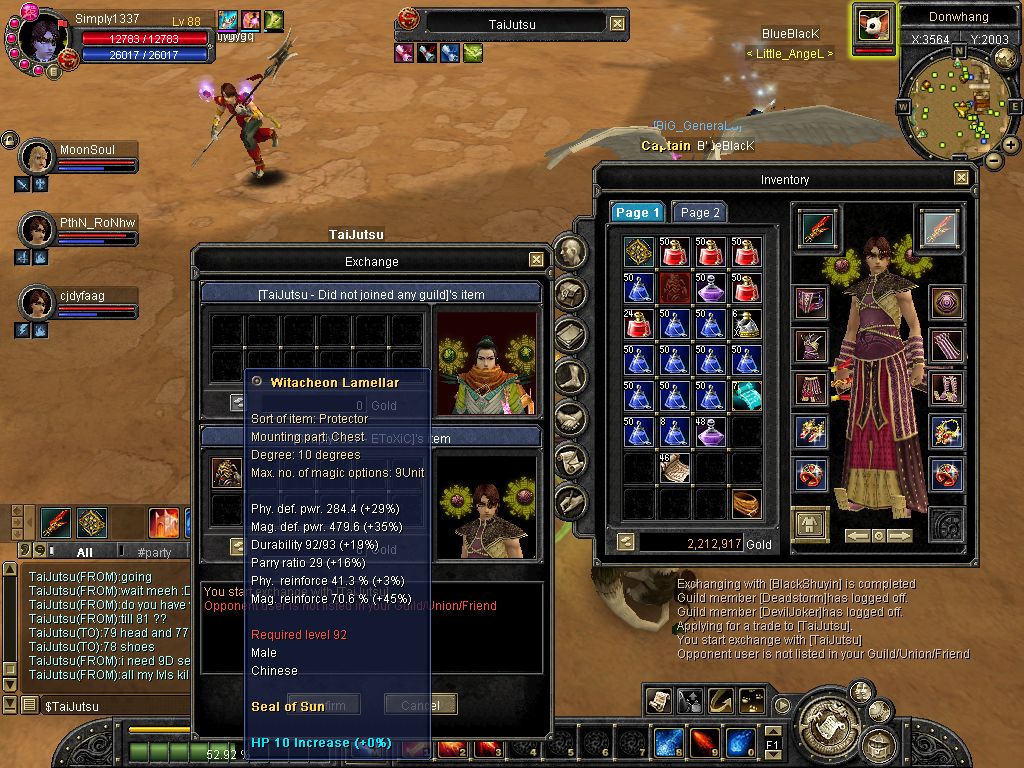Zoom in the minimap
This screenshot has height=768, width=1024.
tap(1010, 145)
